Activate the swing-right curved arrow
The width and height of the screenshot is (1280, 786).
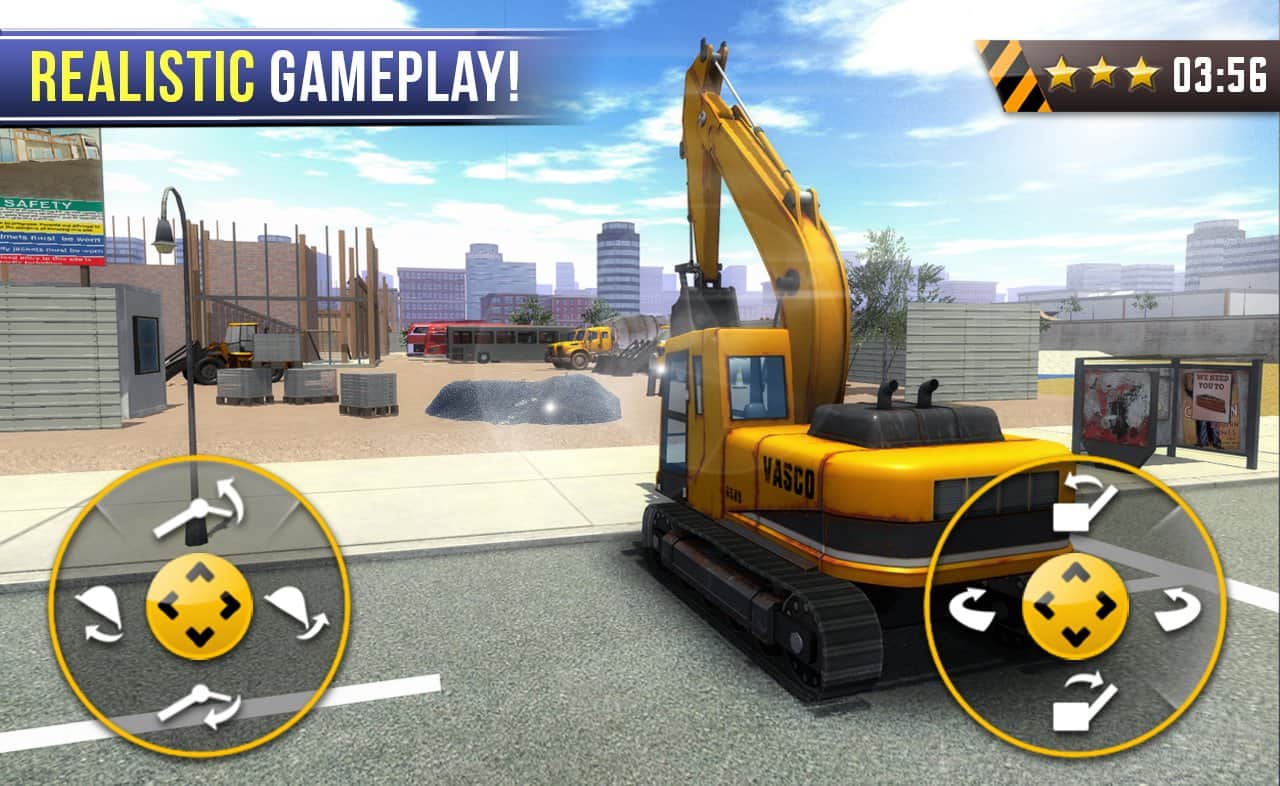tap(1178, 608)
